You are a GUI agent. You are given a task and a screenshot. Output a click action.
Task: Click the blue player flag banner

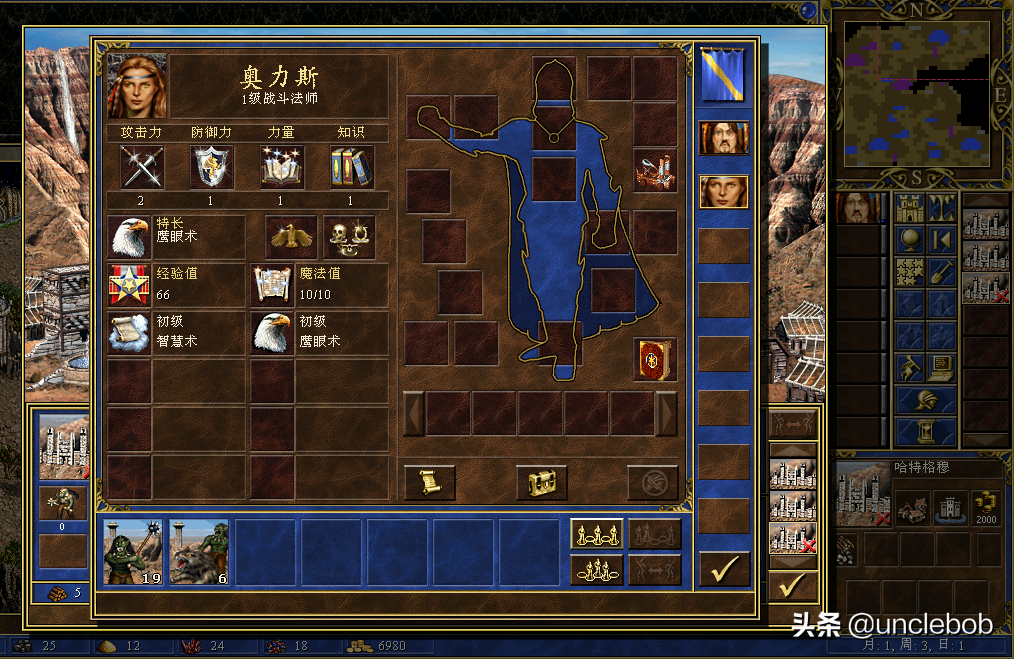(x=724, y=75)
